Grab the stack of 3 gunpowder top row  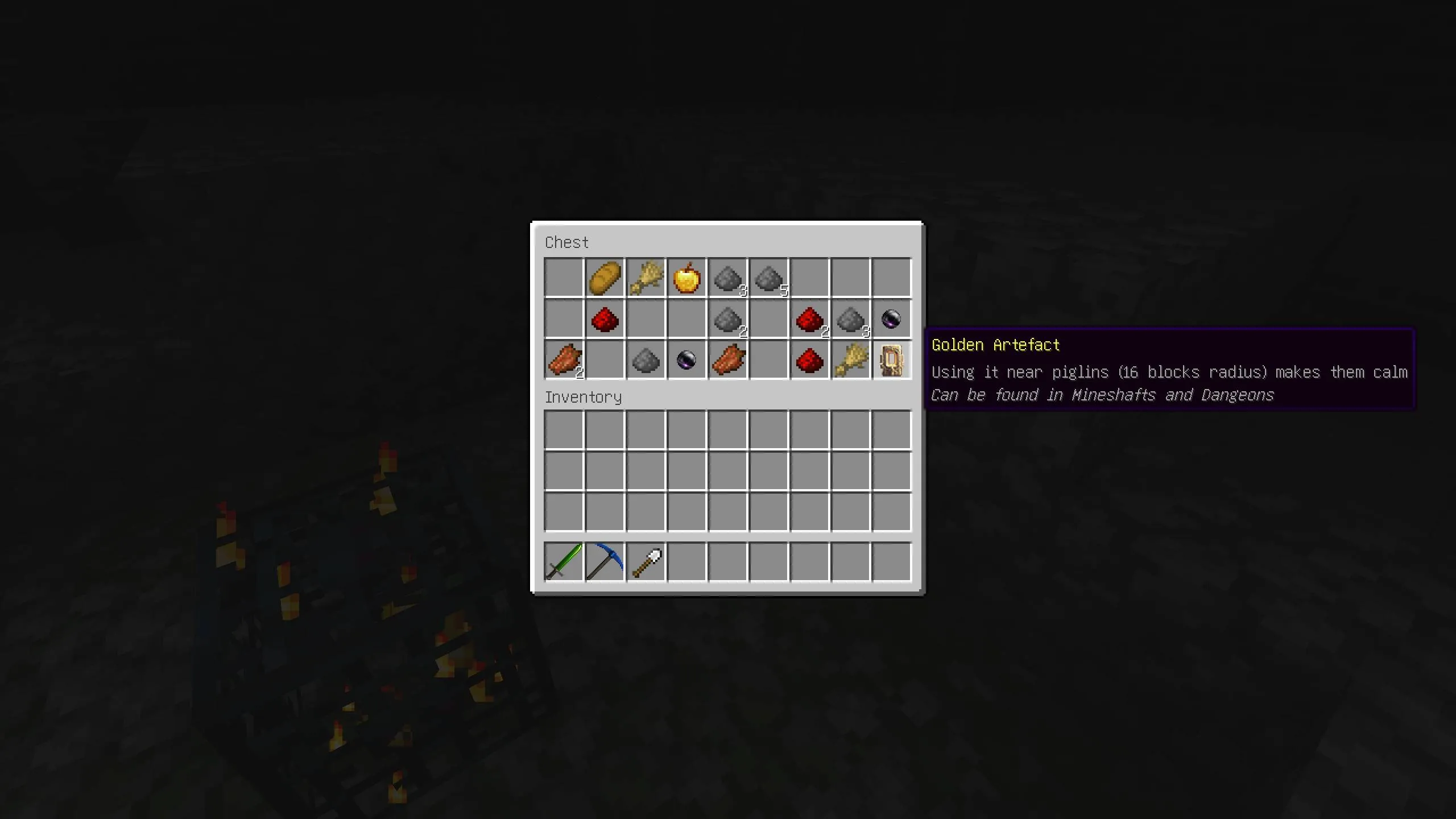tap(728, 278)
